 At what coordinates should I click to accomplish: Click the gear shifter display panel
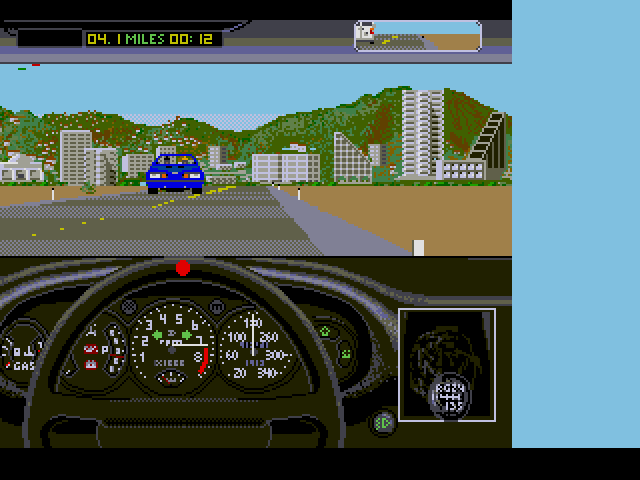(x=447, y=365)
